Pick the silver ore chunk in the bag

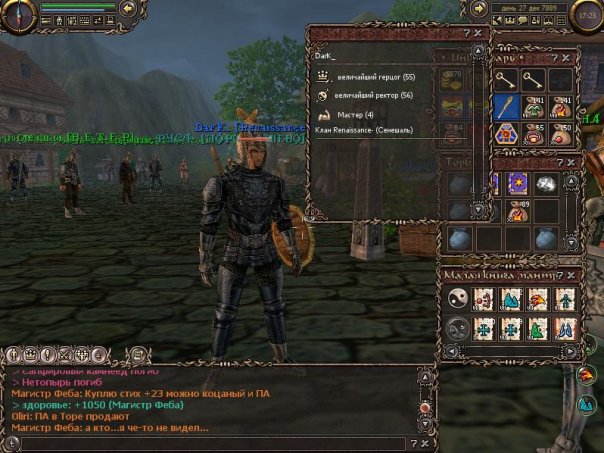pos(545,183)
